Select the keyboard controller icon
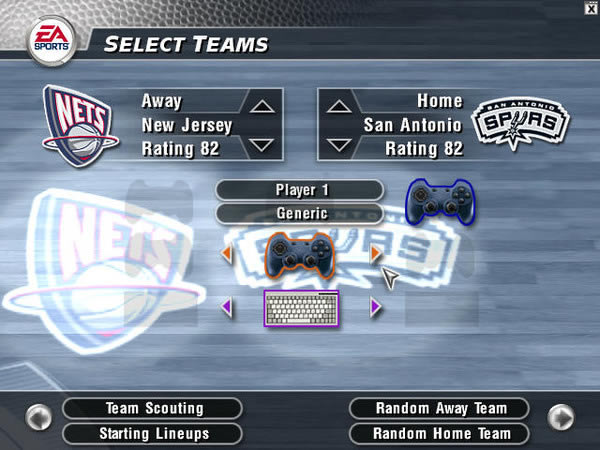 [x=301, y=308]
